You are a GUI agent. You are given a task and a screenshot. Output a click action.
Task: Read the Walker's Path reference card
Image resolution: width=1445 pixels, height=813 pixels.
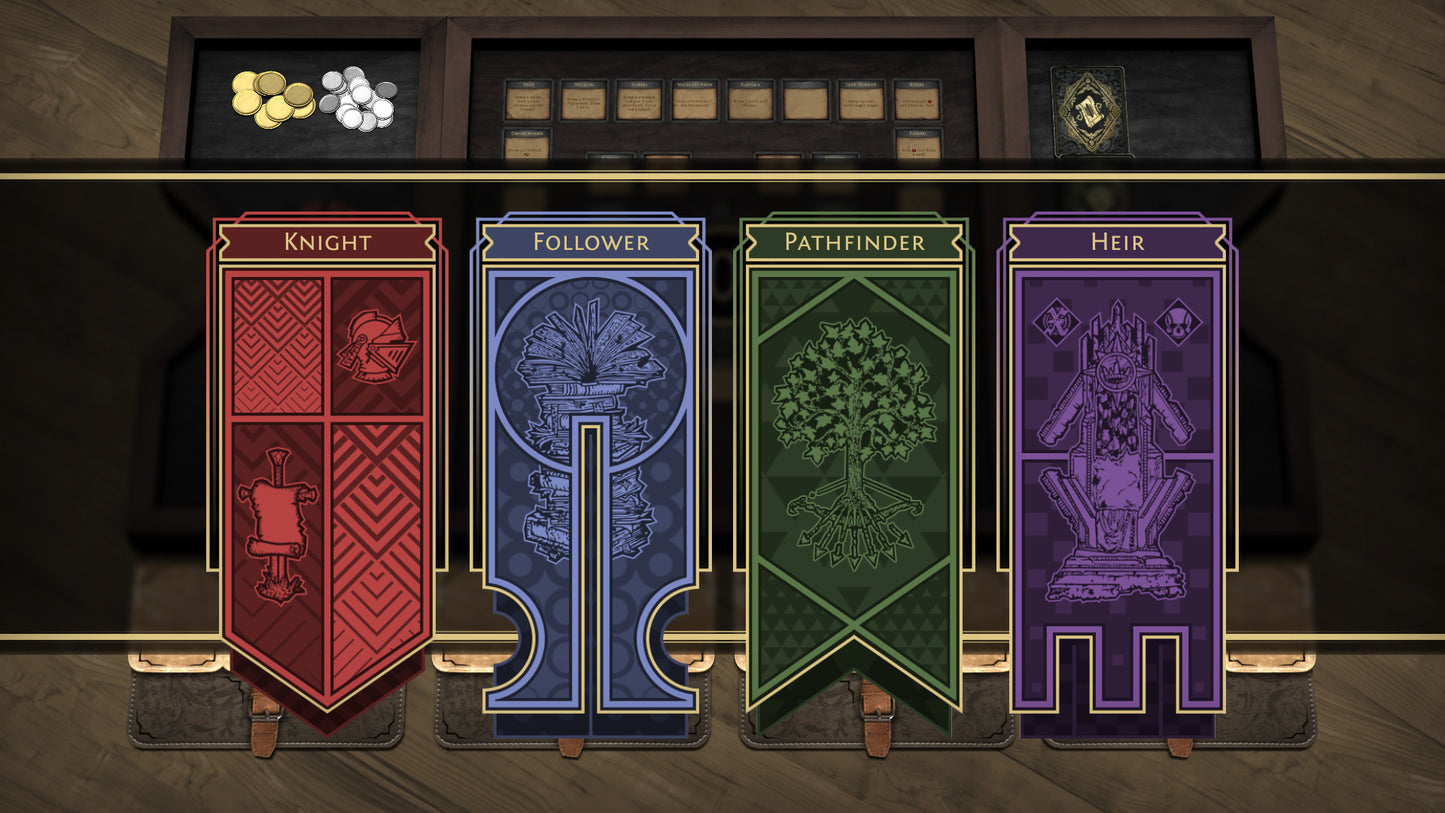tap(695, 100)
